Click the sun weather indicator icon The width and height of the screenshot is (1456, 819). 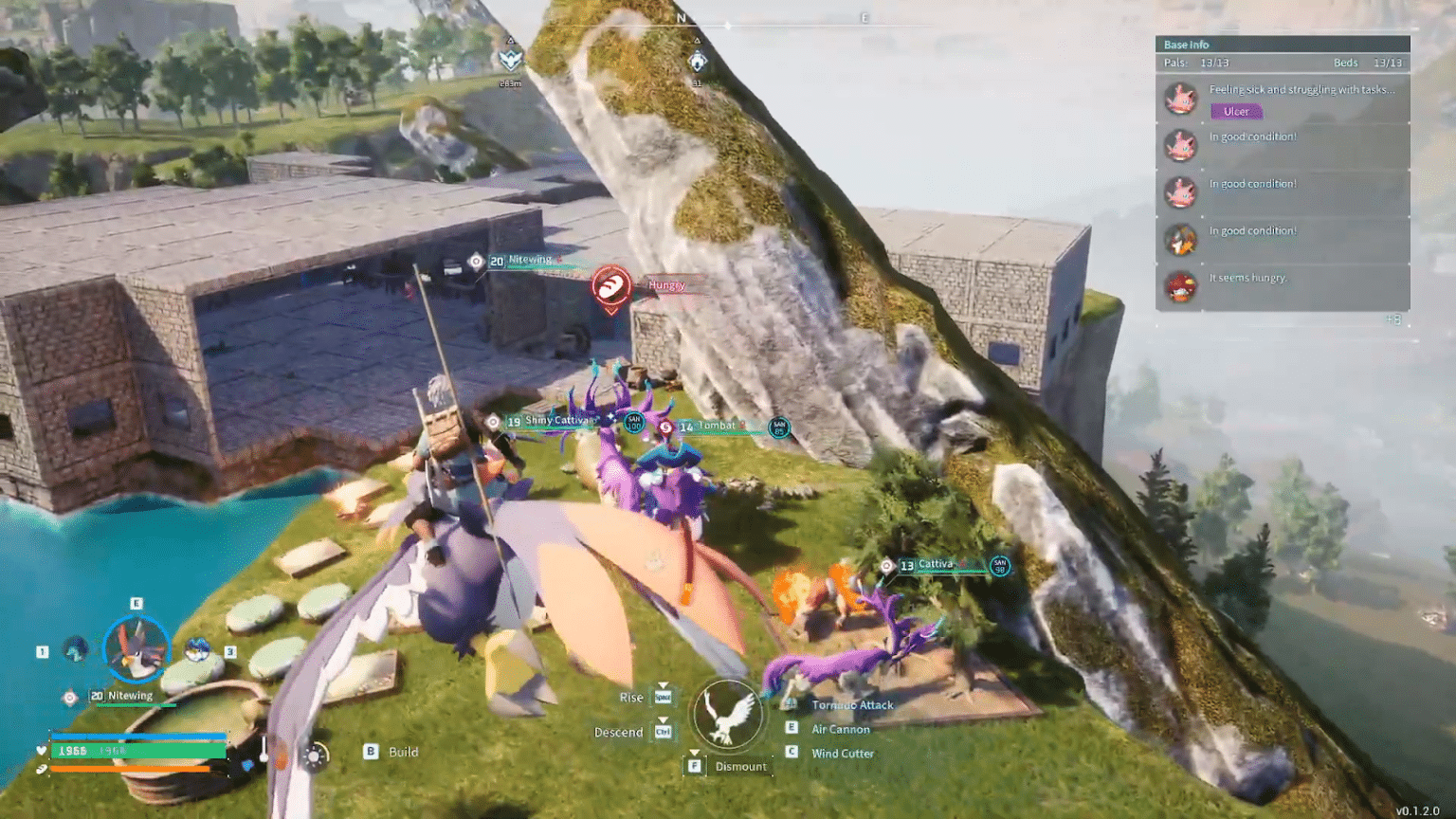(x=313, y=755)
